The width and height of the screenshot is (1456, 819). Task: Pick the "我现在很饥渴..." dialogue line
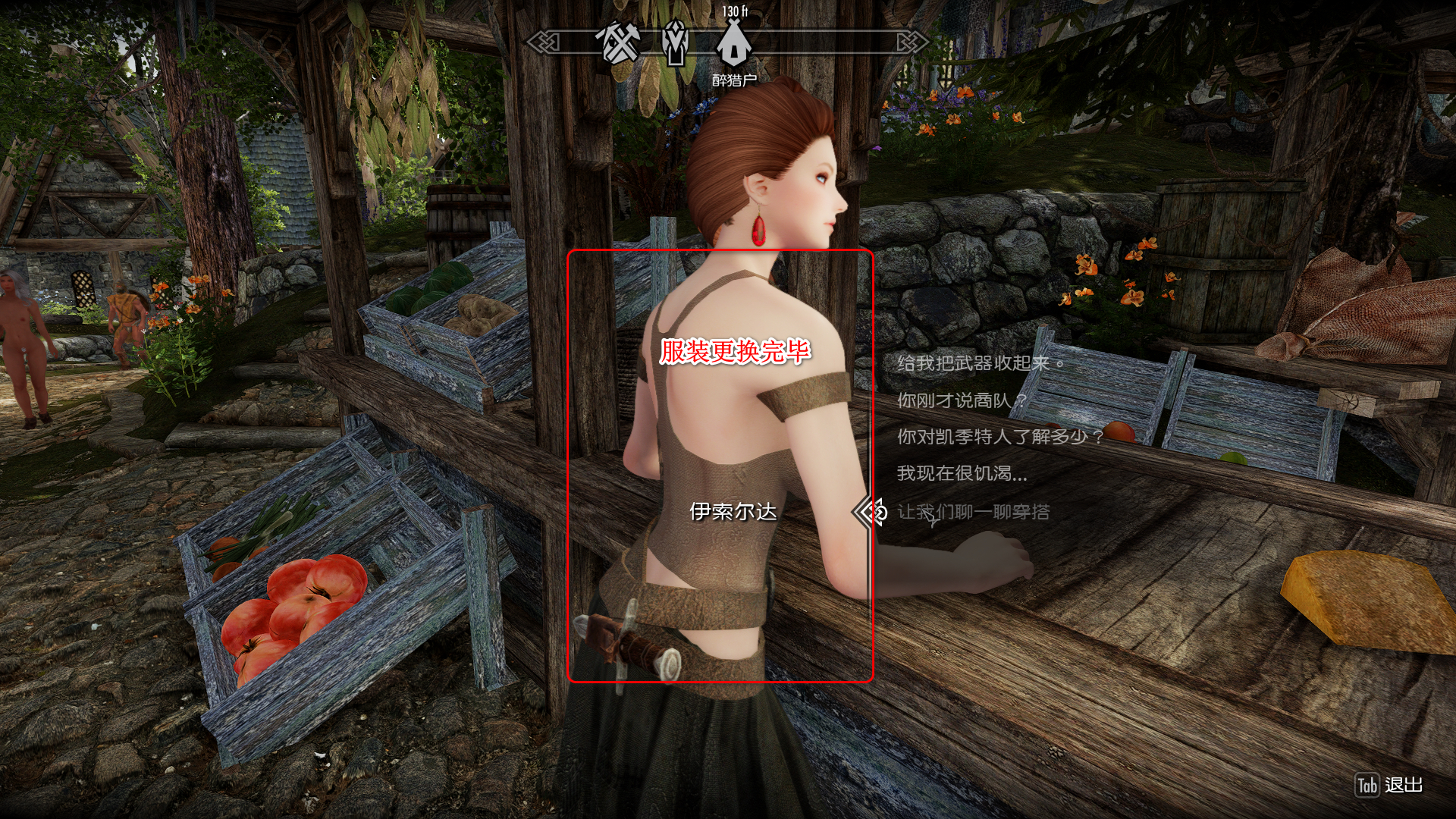pos(962,474)
